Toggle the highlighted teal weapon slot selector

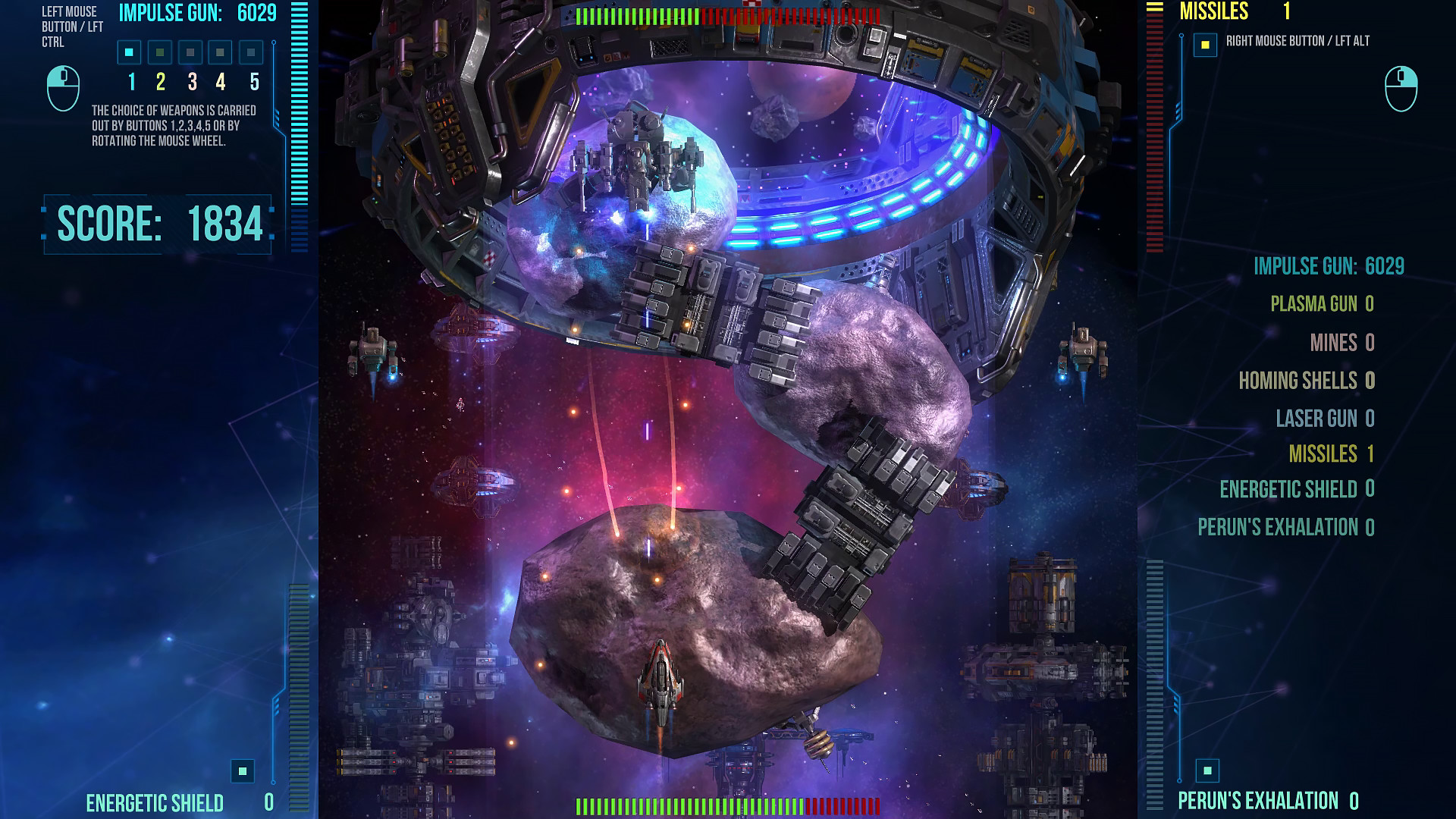coord(129,52)
